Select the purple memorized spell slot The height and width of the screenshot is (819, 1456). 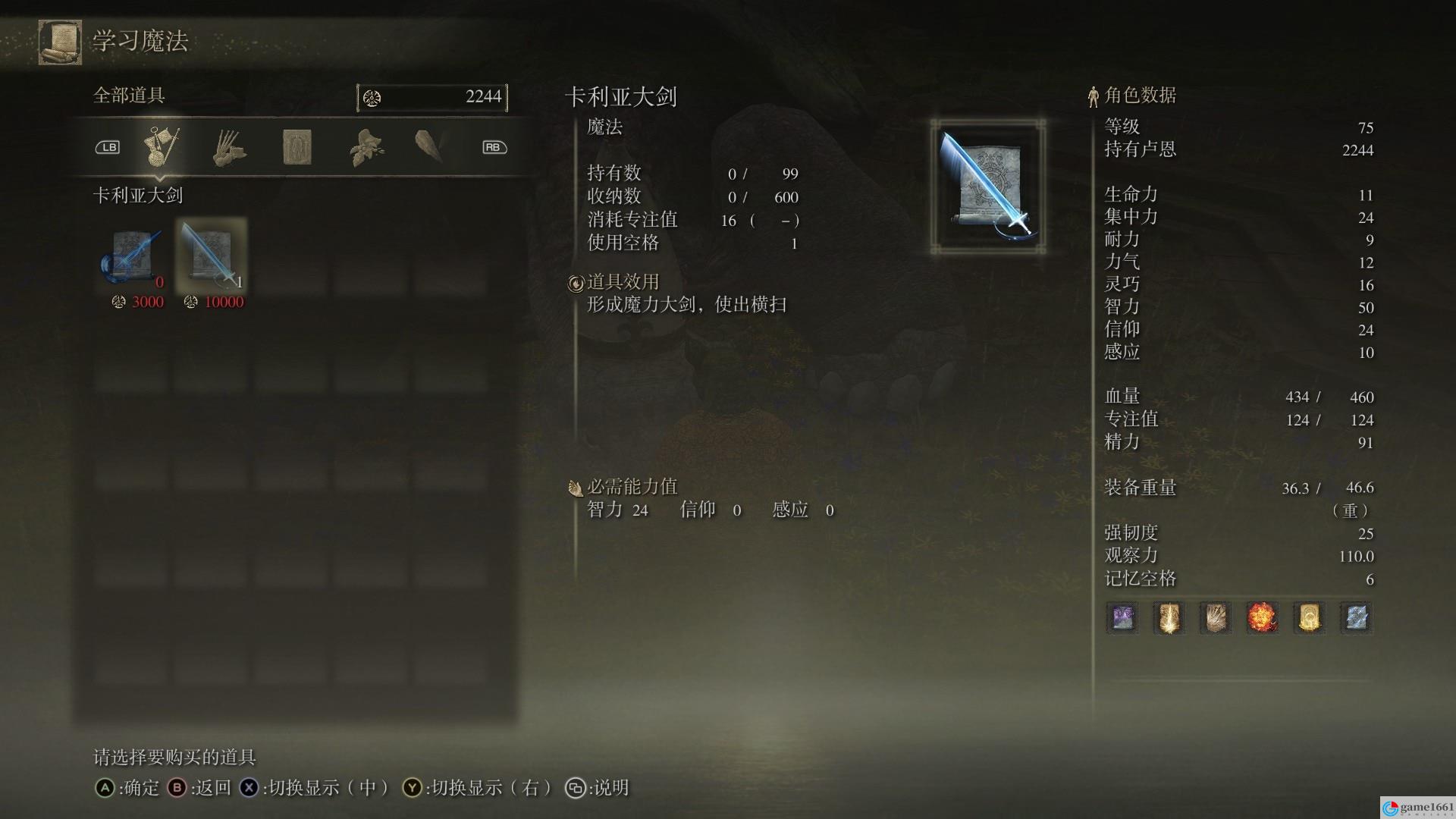click(1122, 618)
